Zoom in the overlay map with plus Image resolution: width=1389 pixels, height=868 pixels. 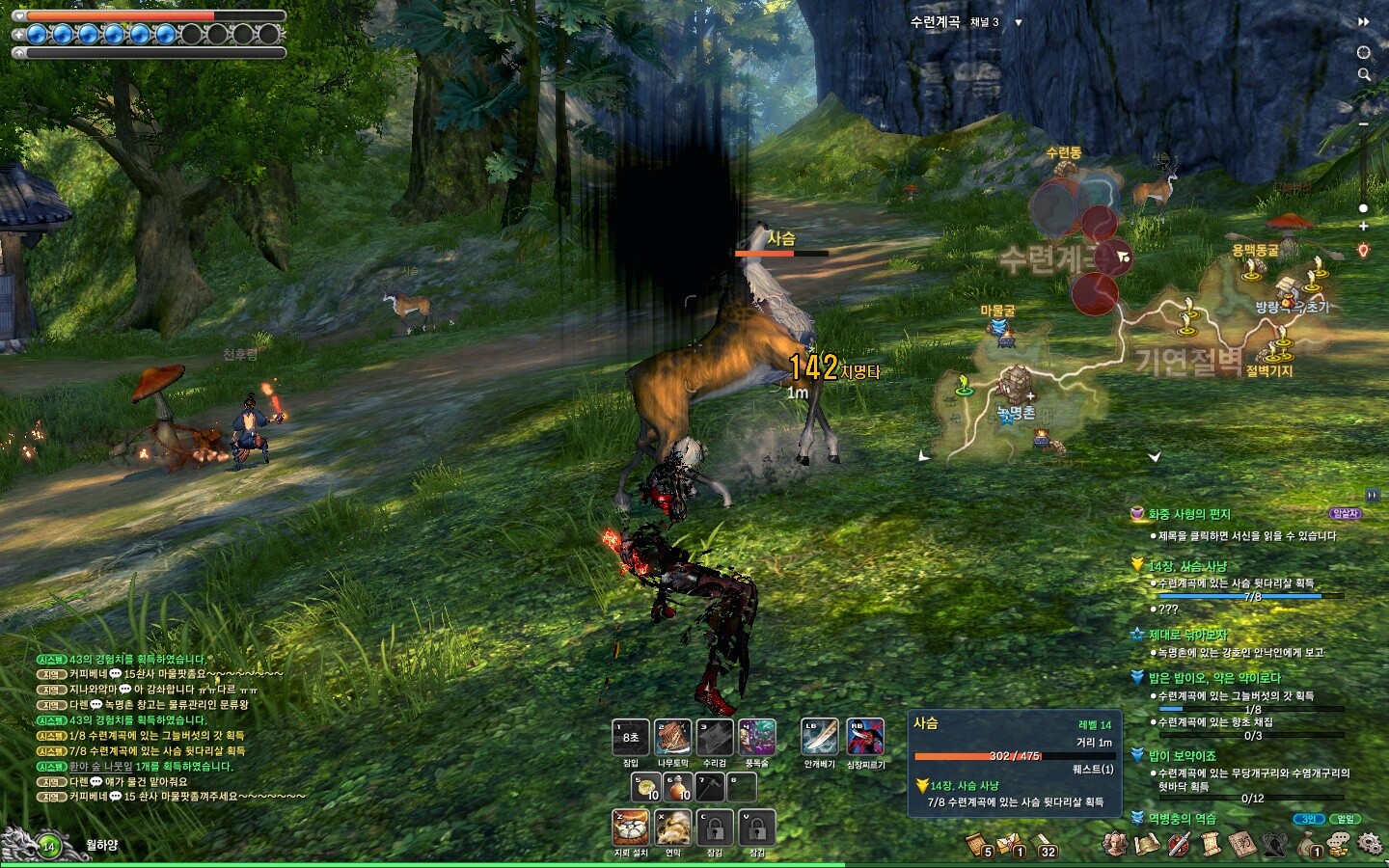[1363, 226]
